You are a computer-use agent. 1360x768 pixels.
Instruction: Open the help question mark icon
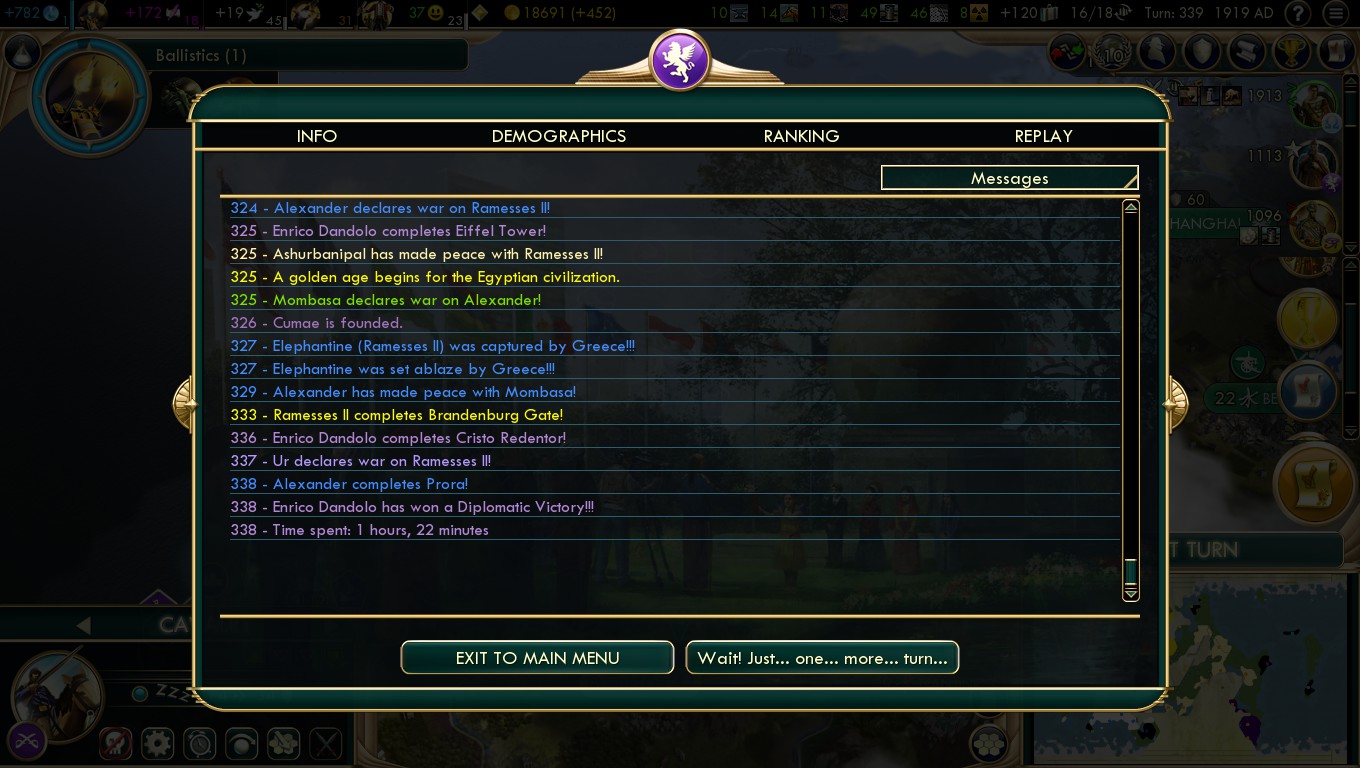pos(1298,14)
